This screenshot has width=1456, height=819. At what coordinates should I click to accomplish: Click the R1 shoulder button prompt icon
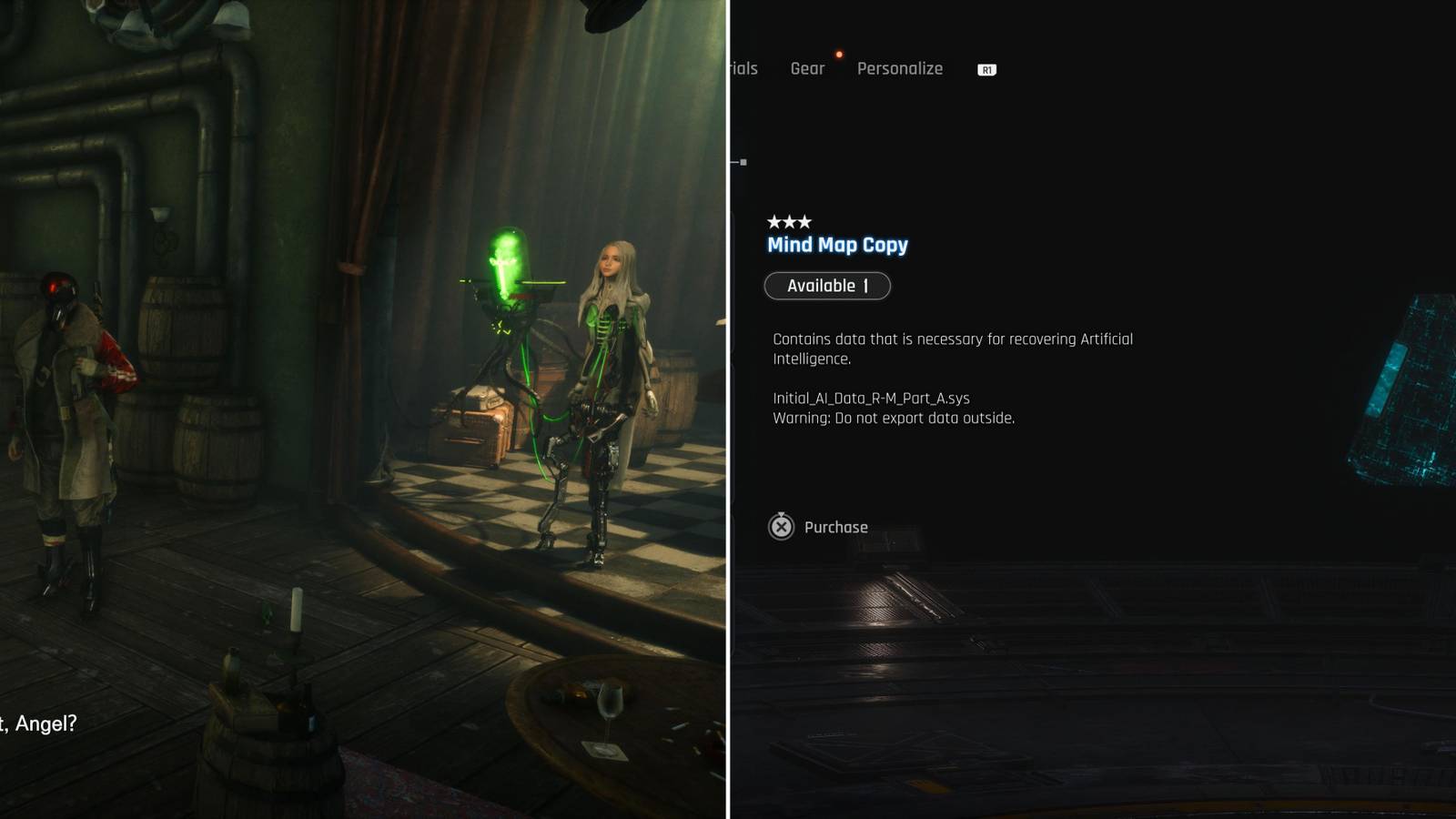click(x=986, y=68)
